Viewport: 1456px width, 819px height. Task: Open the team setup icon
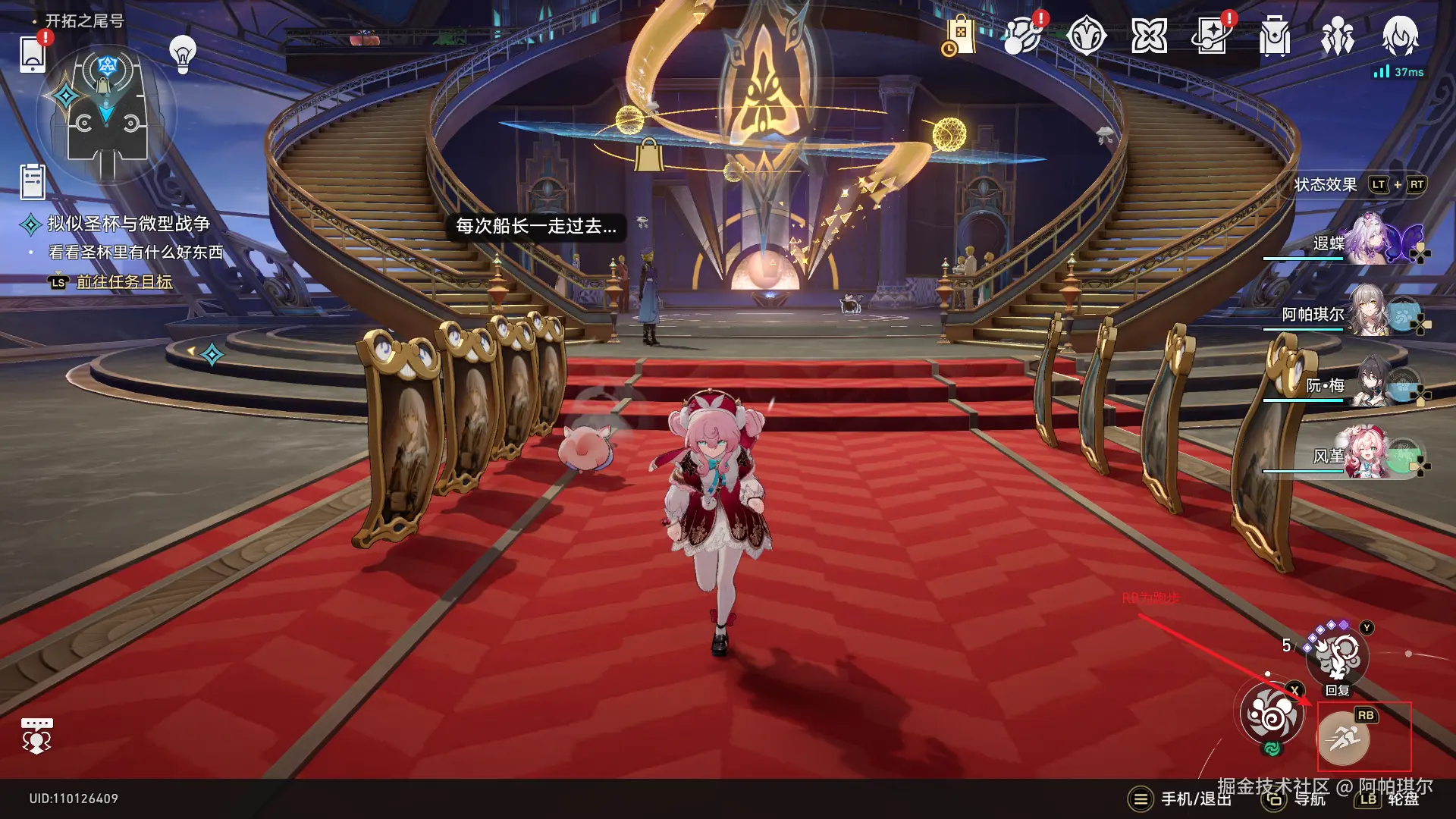(1338, 34)
